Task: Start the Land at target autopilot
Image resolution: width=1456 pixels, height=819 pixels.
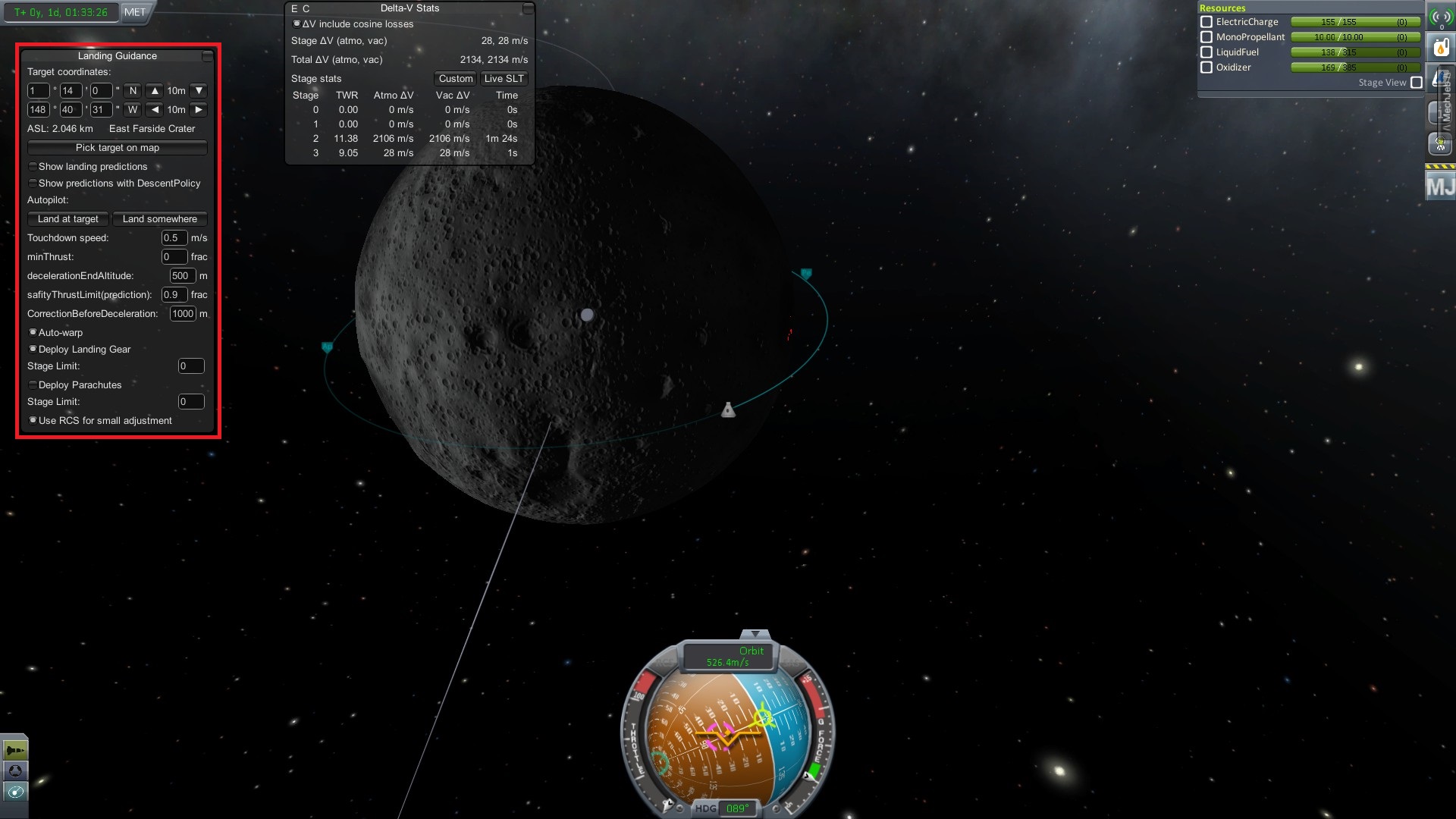Action: 68,219
